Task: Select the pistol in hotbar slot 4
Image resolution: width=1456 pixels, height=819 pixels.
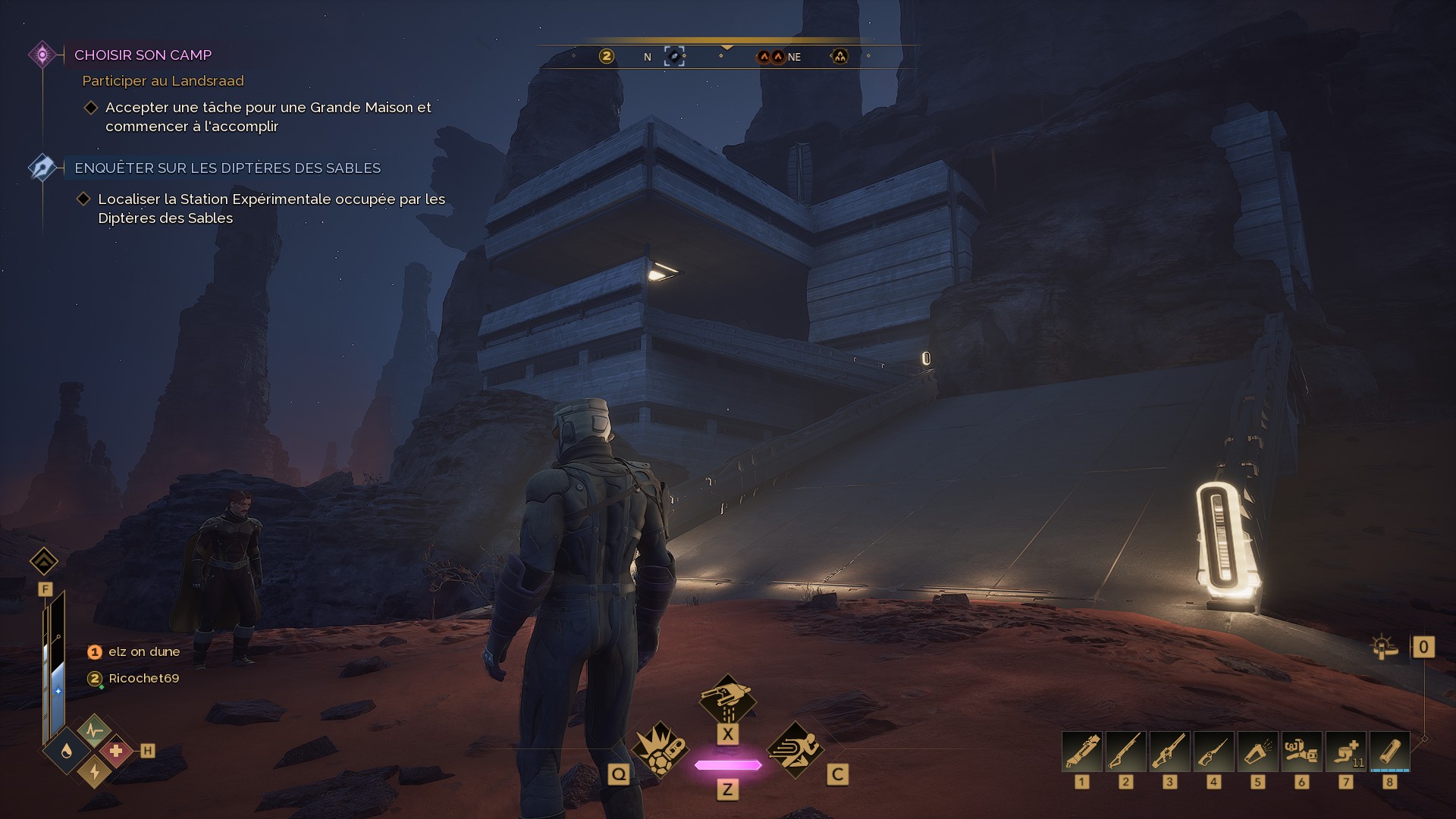Action: 1214,752
